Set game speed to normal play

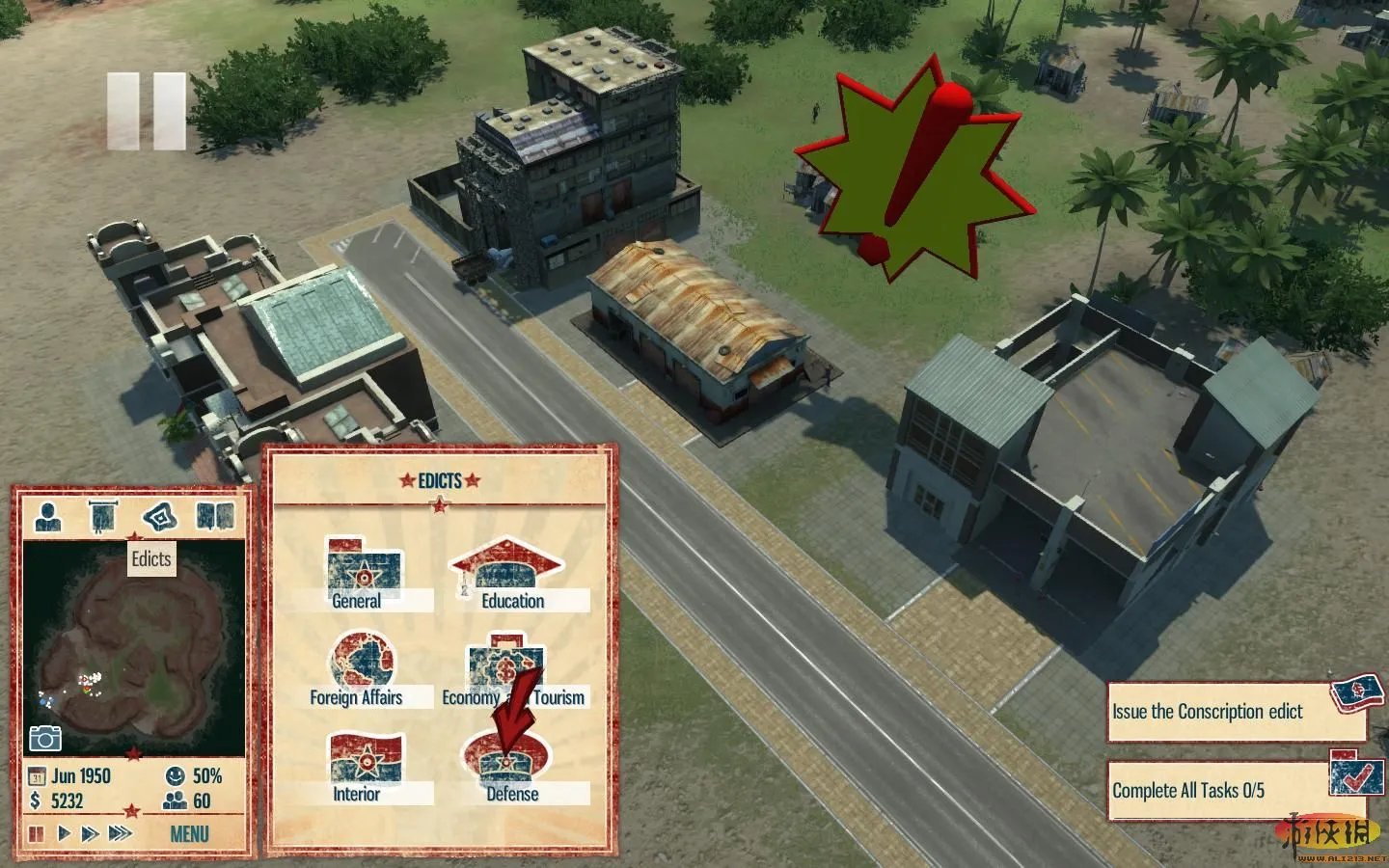[x=64, y=833]
